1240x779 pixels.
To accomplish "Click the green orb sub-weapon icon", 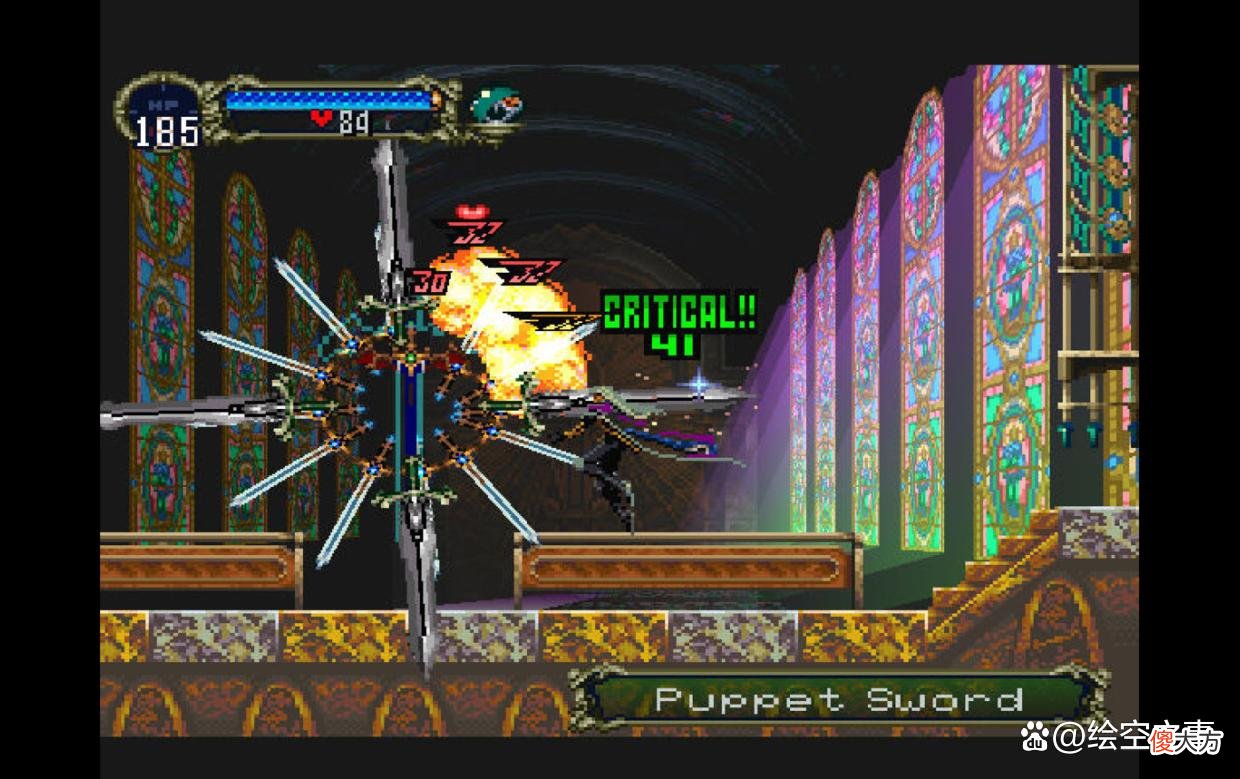I will 497,104.
